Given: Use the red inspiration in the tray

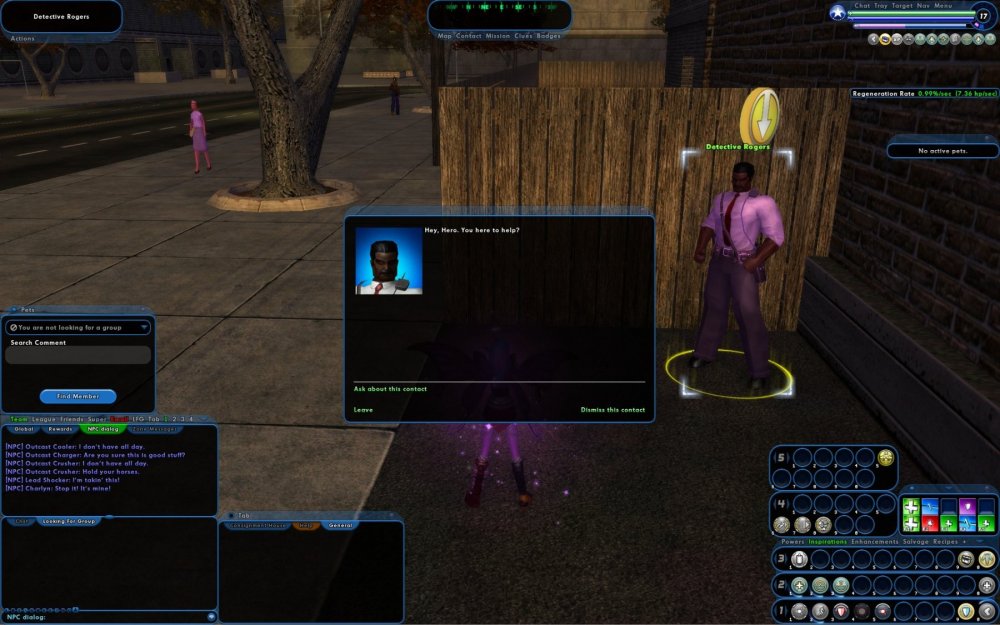Looking at the screenshot, I should (930, 524).
